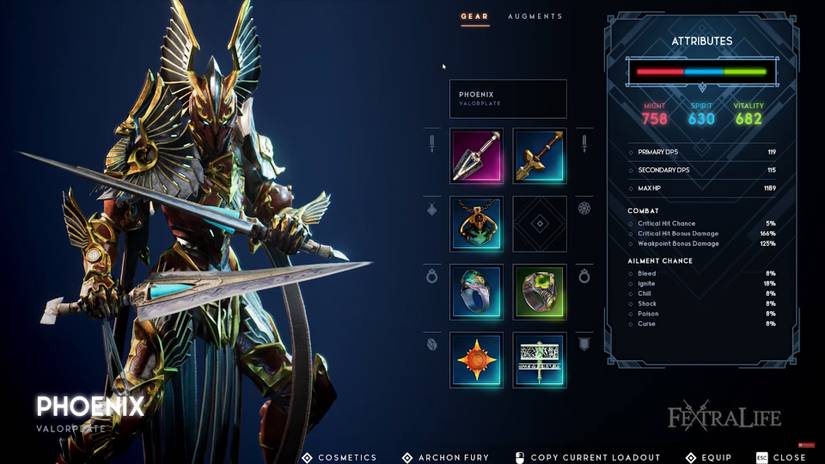Close the gear screen
825x464 pixels.
point(780,457)
